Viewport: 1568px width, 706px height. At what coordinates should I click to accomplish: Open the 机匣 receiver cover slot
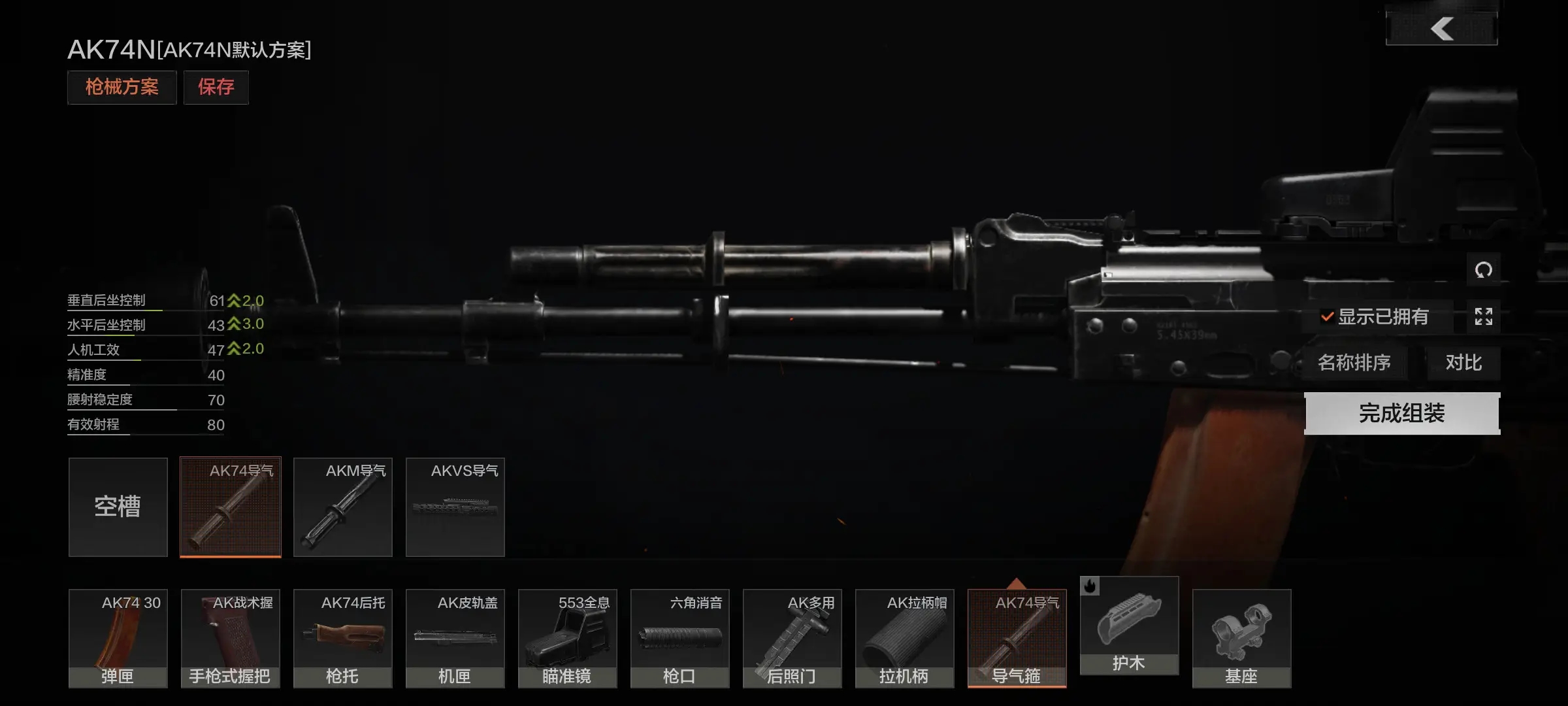pyautogui.click(x=455, y=639)
